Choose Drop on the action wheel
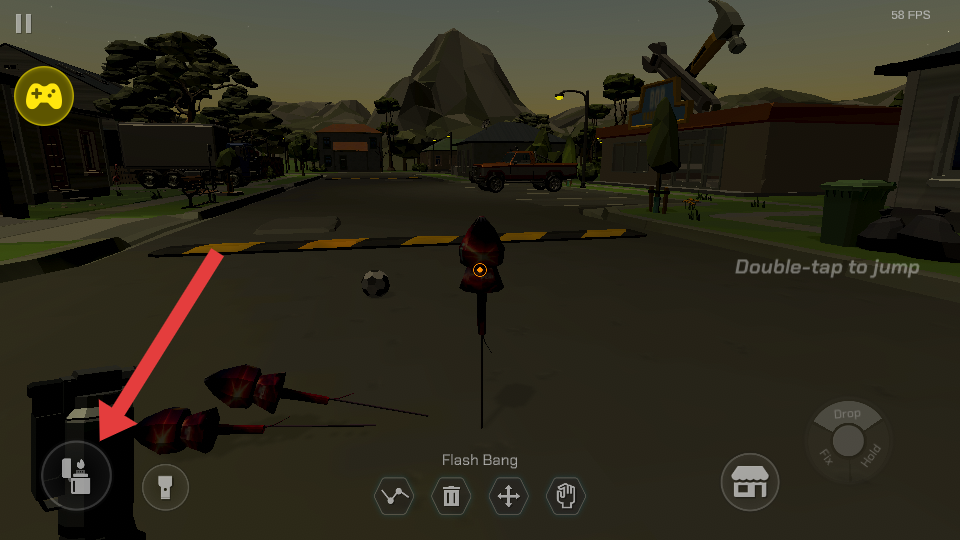 (x=847, y=414)
